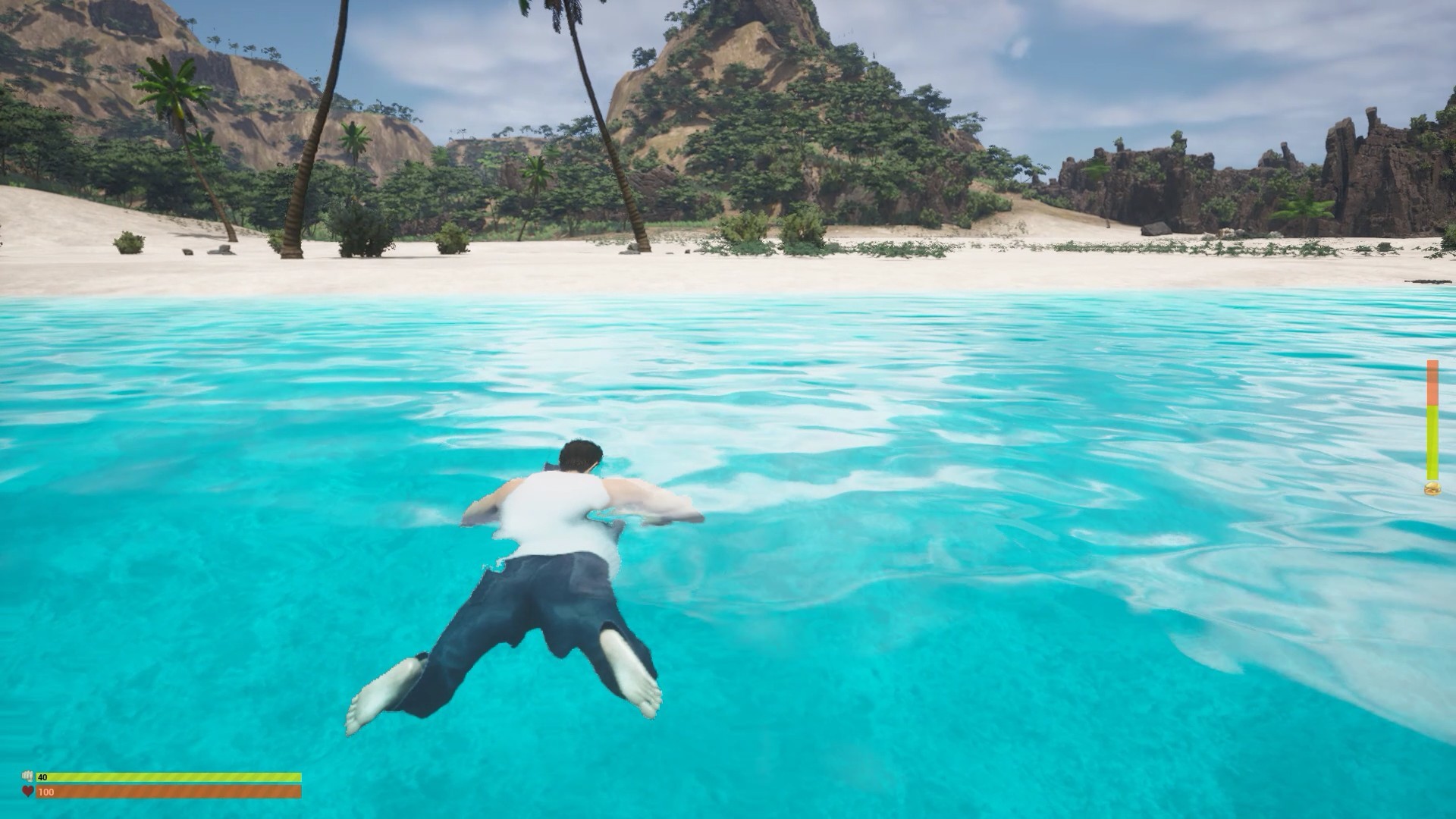
Task: Toggle the stamina bar display
Action: (x=152, y=777)
